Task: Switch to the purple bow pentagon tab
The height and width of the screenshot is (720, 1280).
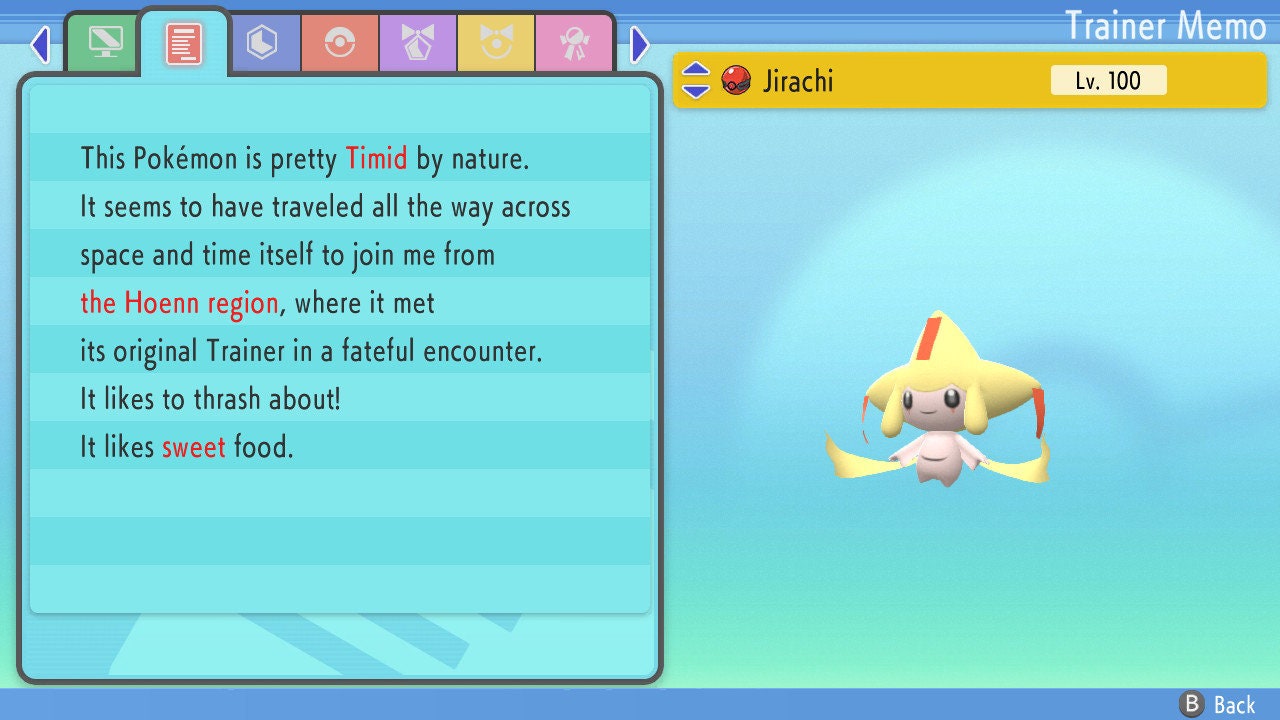Action: click(418, 43)
